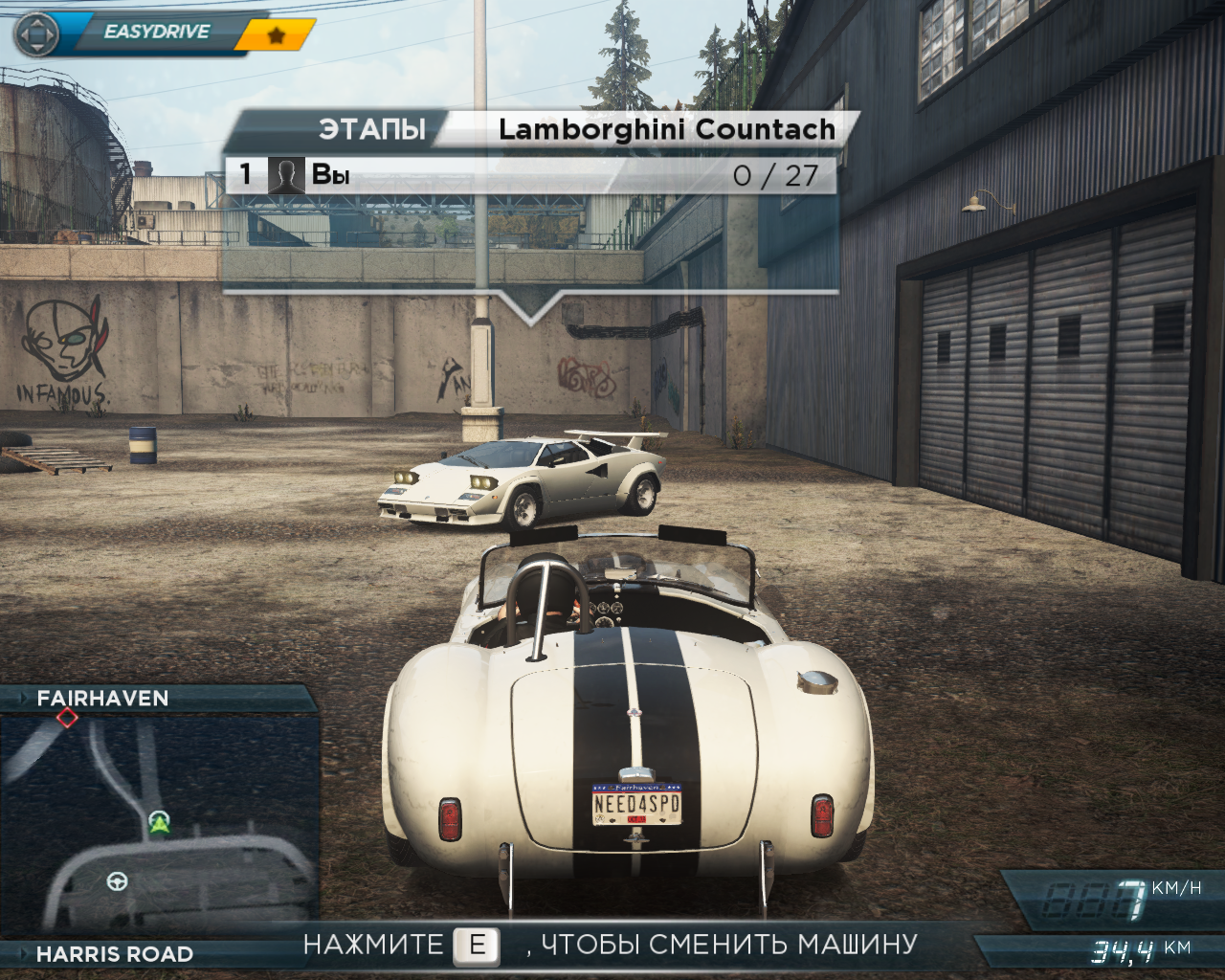Image resolution: width=1225 pixels, height=980 pixels.
Task: Click the green player marker on minimap
Action: 159,821
